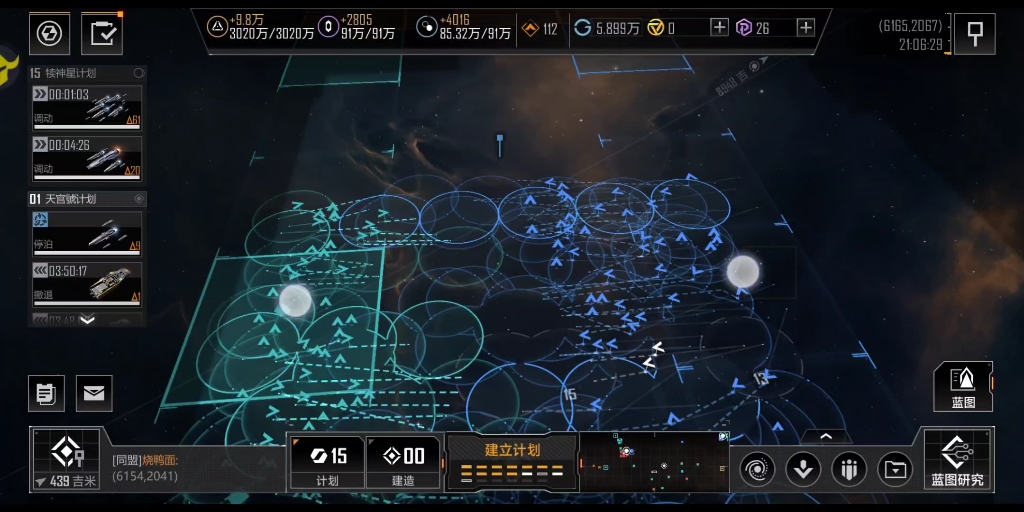1024x512 pixels.
Task: Jump to base location 439 吉米
Action: coord(67,460)
